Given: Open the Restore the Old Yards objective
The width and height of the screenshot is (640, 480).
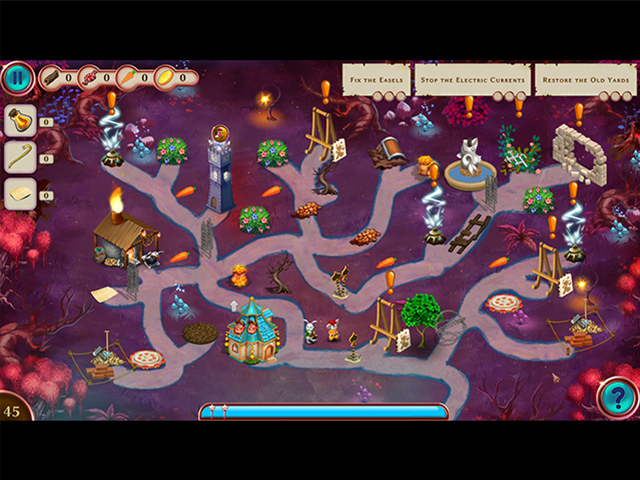Looking at the screenshot, I should (x=586, y=79).
